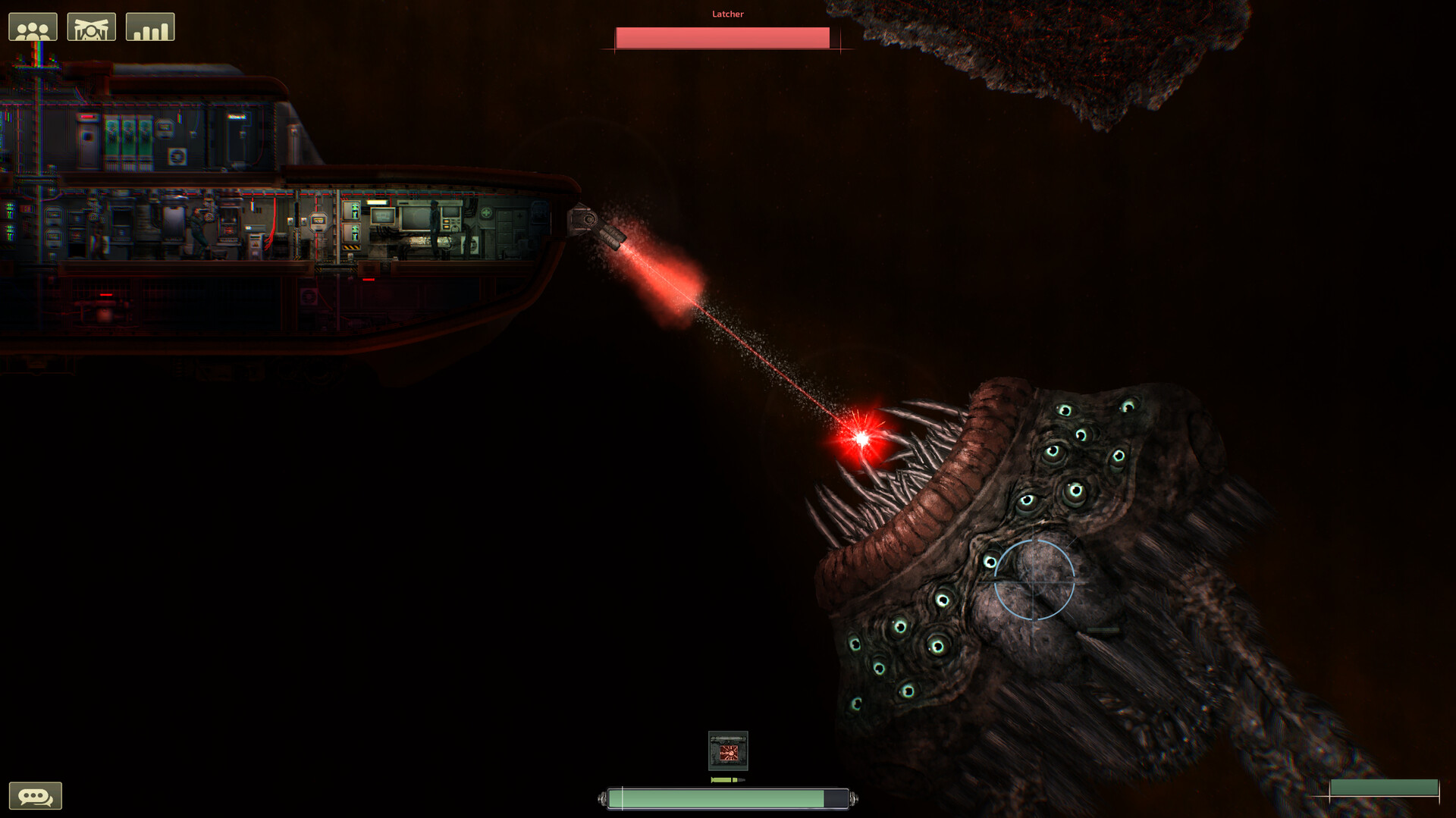The width and height of the screenshot is (1456, 818).
Task: Click the Latcher name label
Action: click(726, 13)
